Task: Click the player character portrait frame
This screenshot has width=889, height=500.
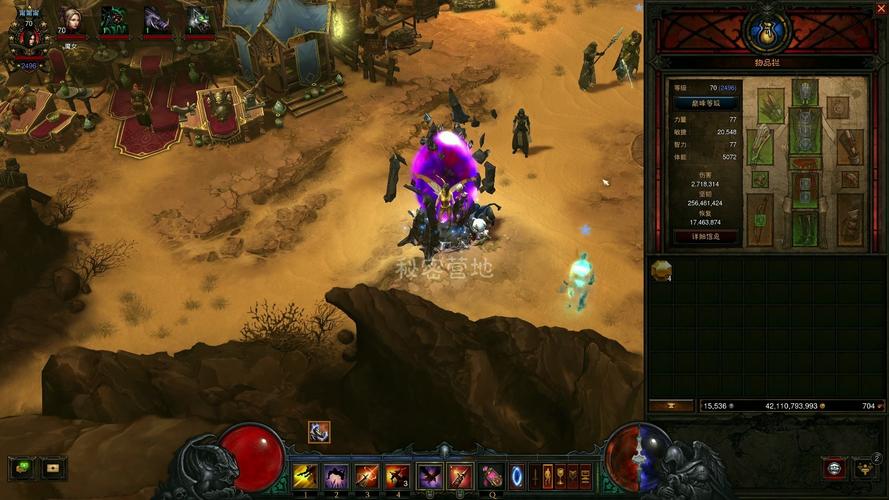Action: pos(27,33)
